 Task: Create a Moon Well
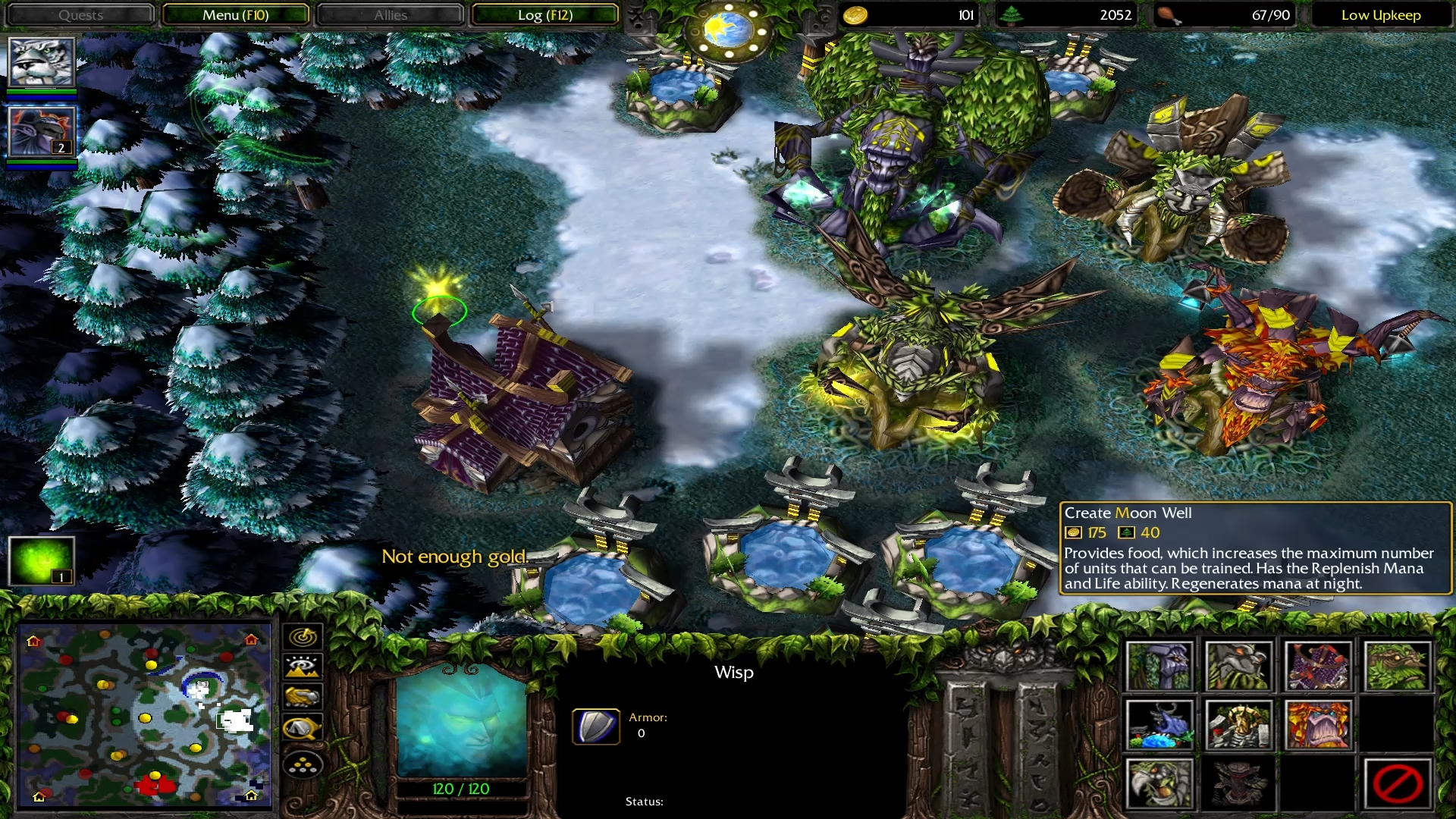coord(1159,725)
